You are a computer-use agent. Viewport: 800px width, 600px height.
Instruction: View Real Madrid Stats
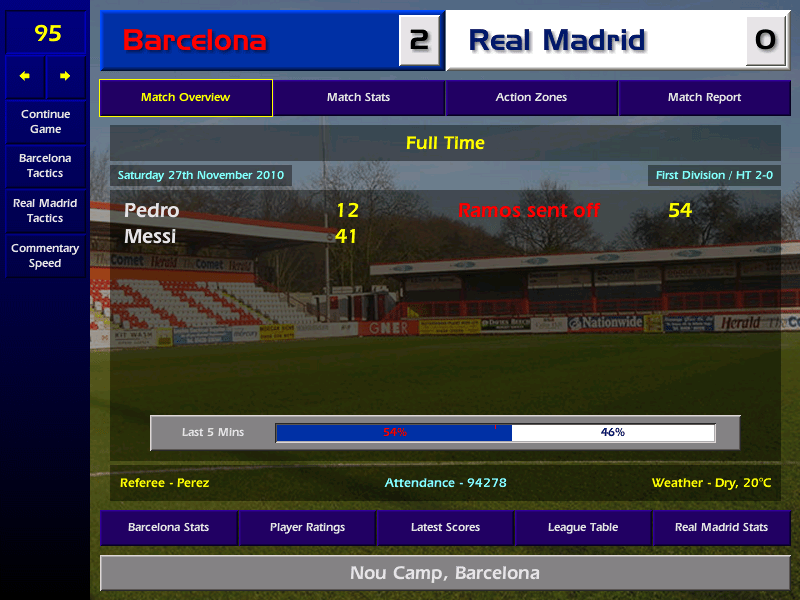721,527
